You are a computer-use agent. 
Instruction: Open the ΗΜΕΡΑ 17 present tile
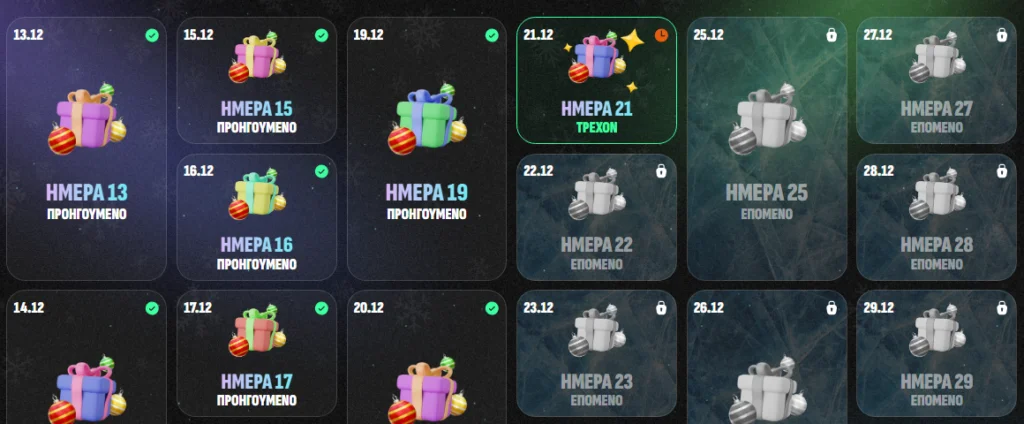tap(256, 353)
